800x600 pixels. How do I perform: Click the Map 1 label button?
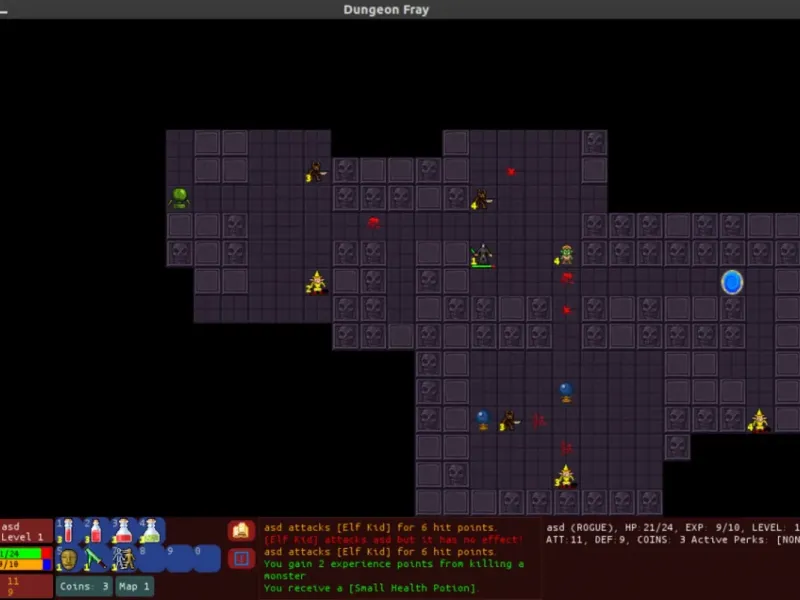coord(134,587)
